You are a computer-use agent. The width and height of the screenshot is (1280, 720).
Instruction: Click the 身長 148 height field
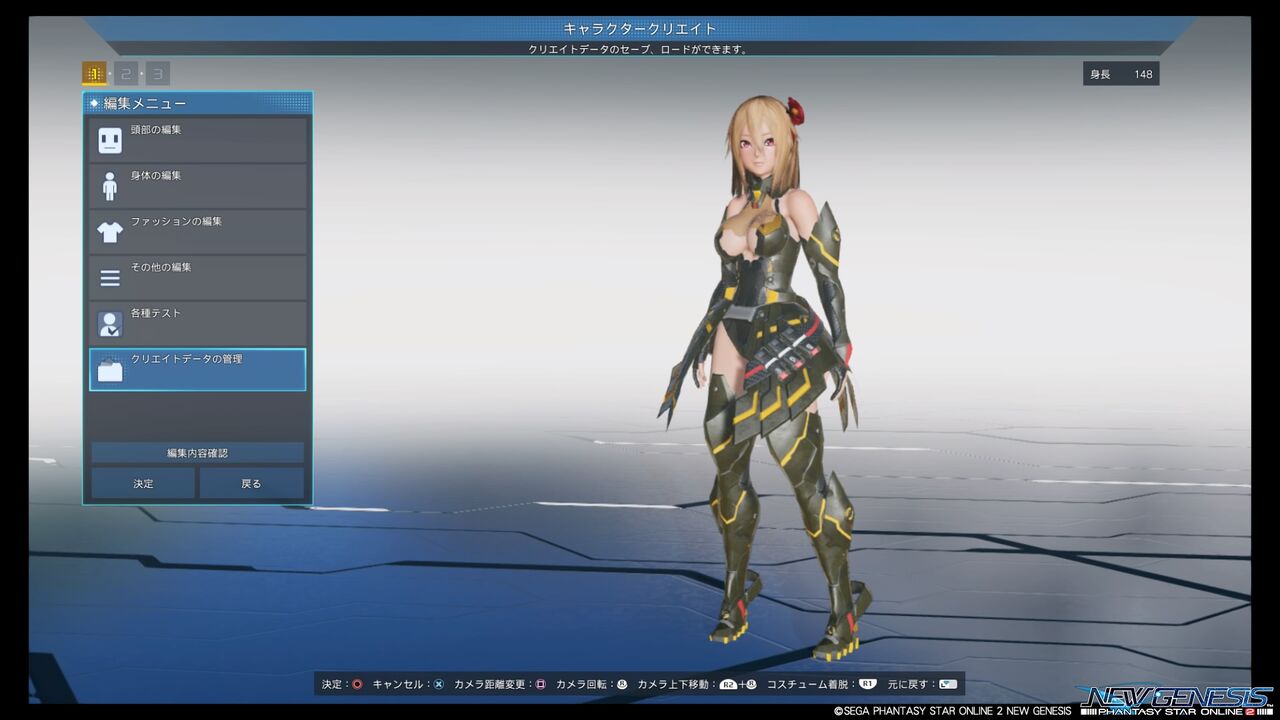(x=1120, y=73)
